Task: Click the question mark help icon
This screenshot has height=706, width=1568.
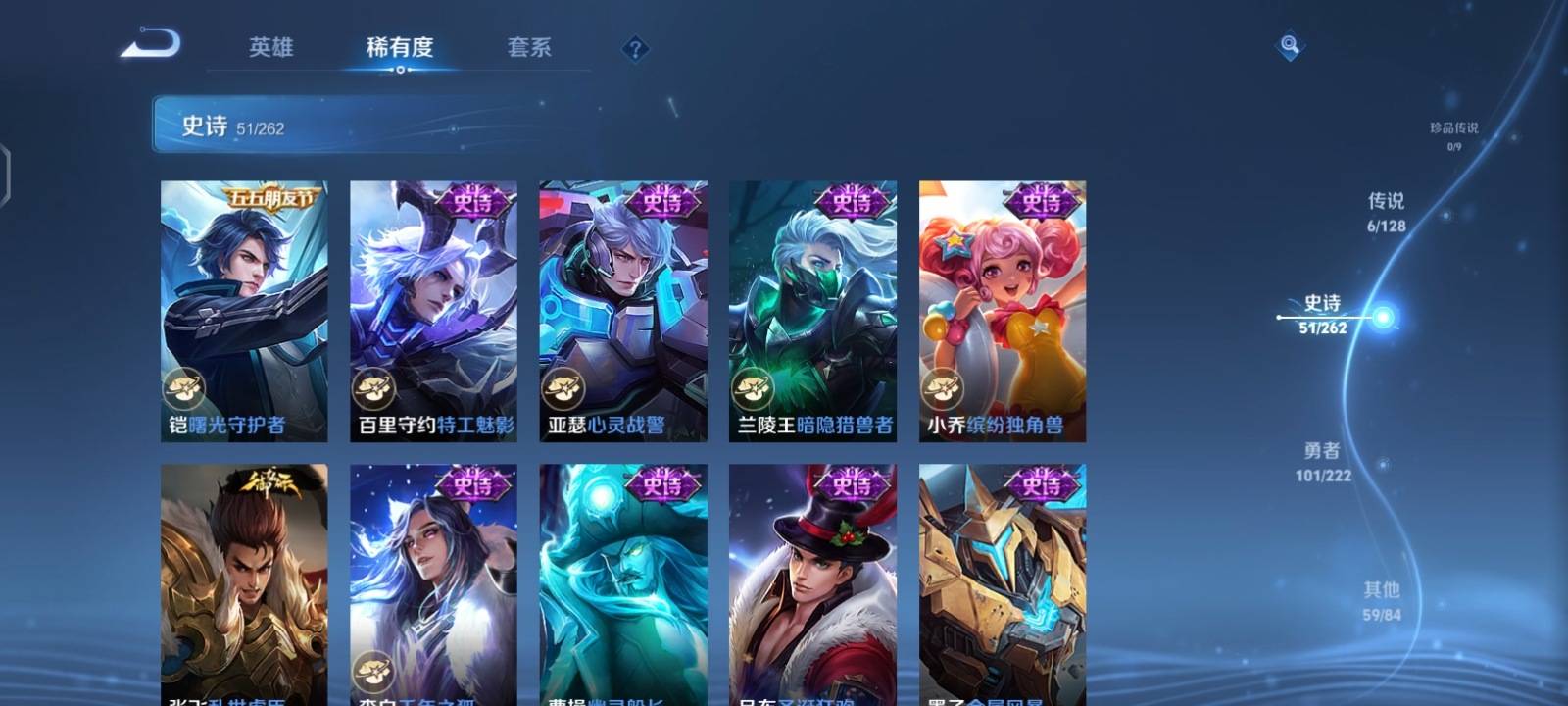Action: pos(635,49)
